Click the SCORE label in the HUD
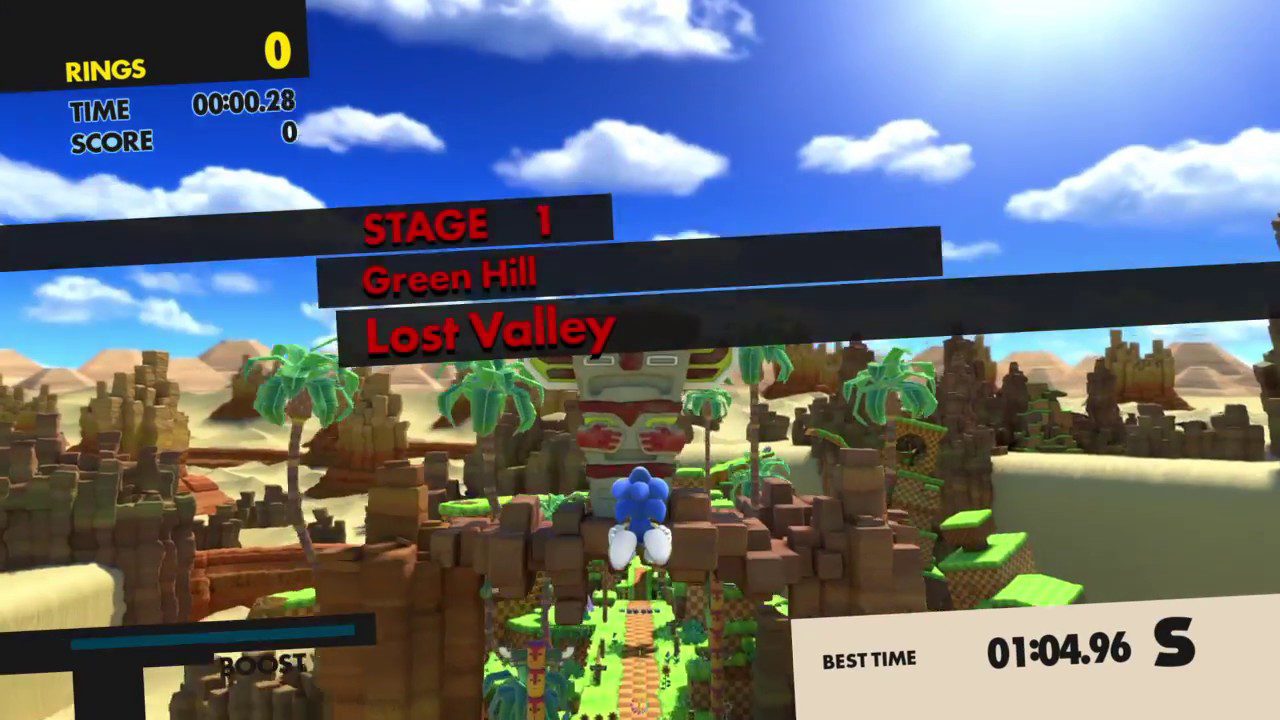The image size is (1280, 720). tap(111, 141)
